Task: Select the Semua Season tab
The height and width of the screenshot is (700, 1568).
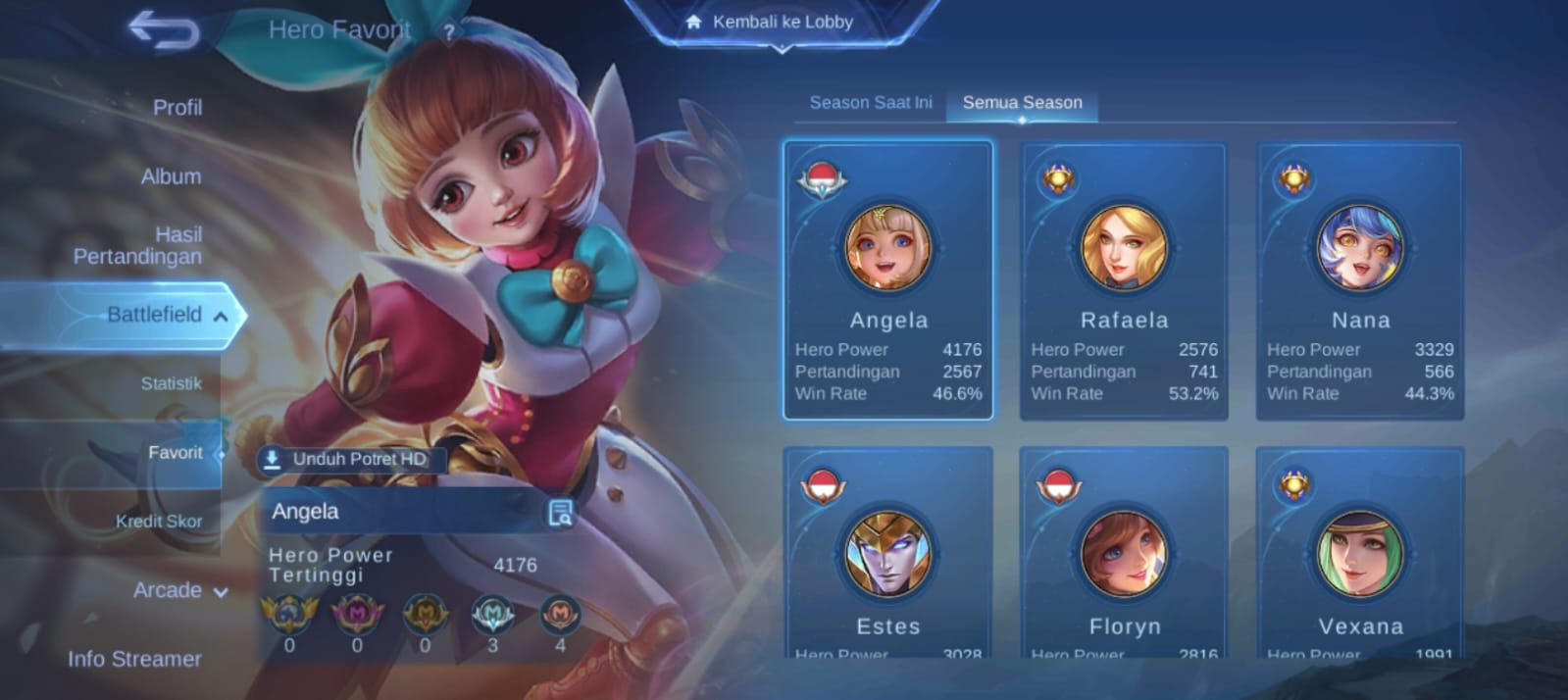Action: (1022, 102)
